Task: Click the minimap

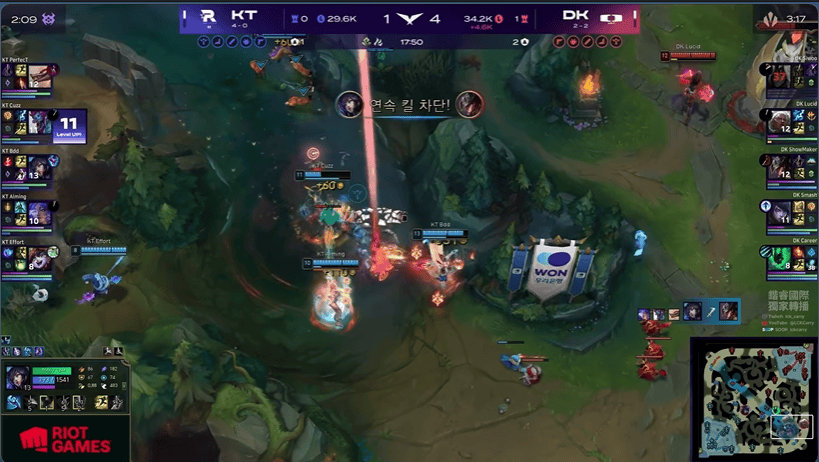Action: tap(752, 398)
